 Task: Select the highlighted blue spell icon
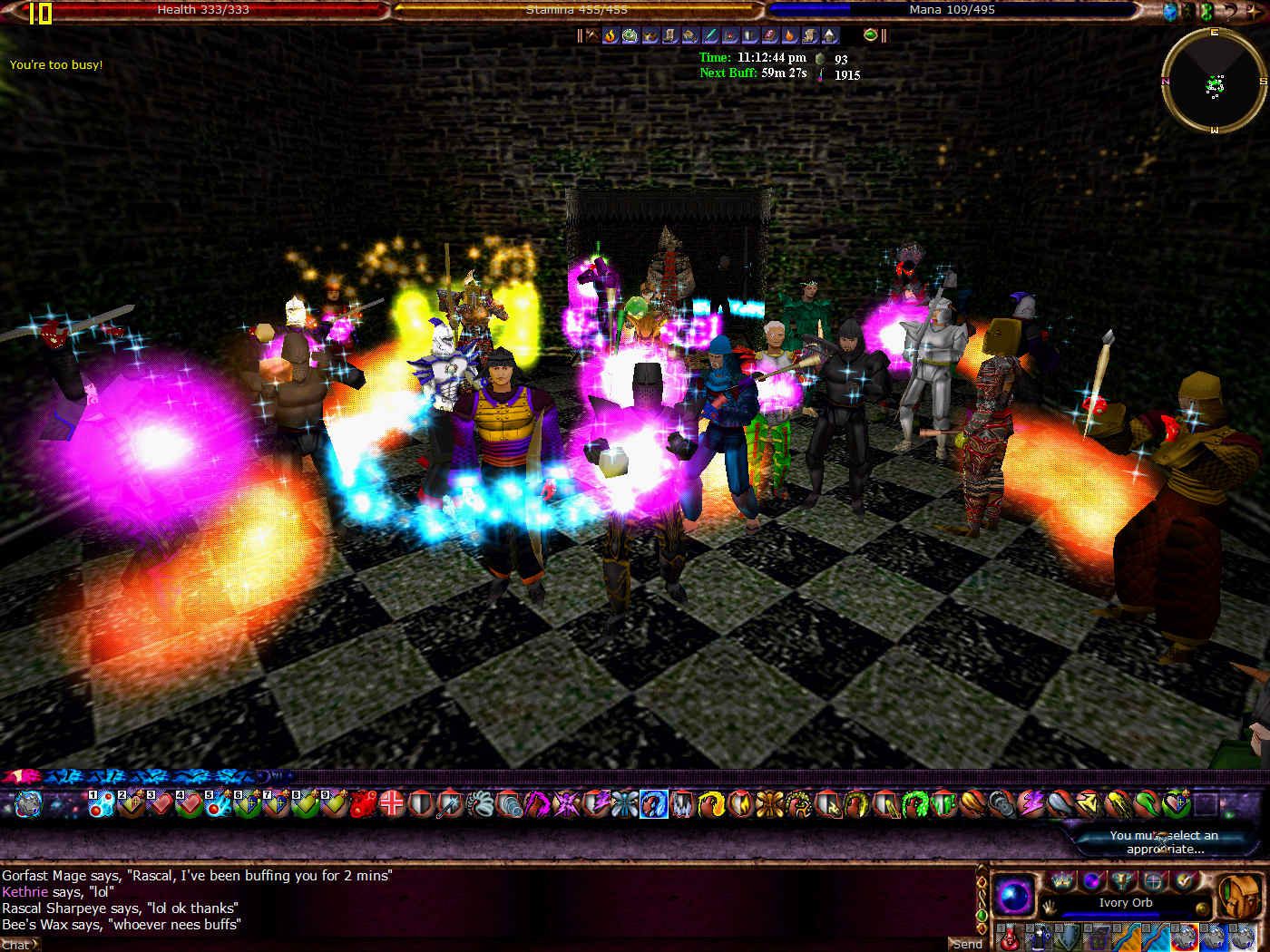[x=653, y=803]
